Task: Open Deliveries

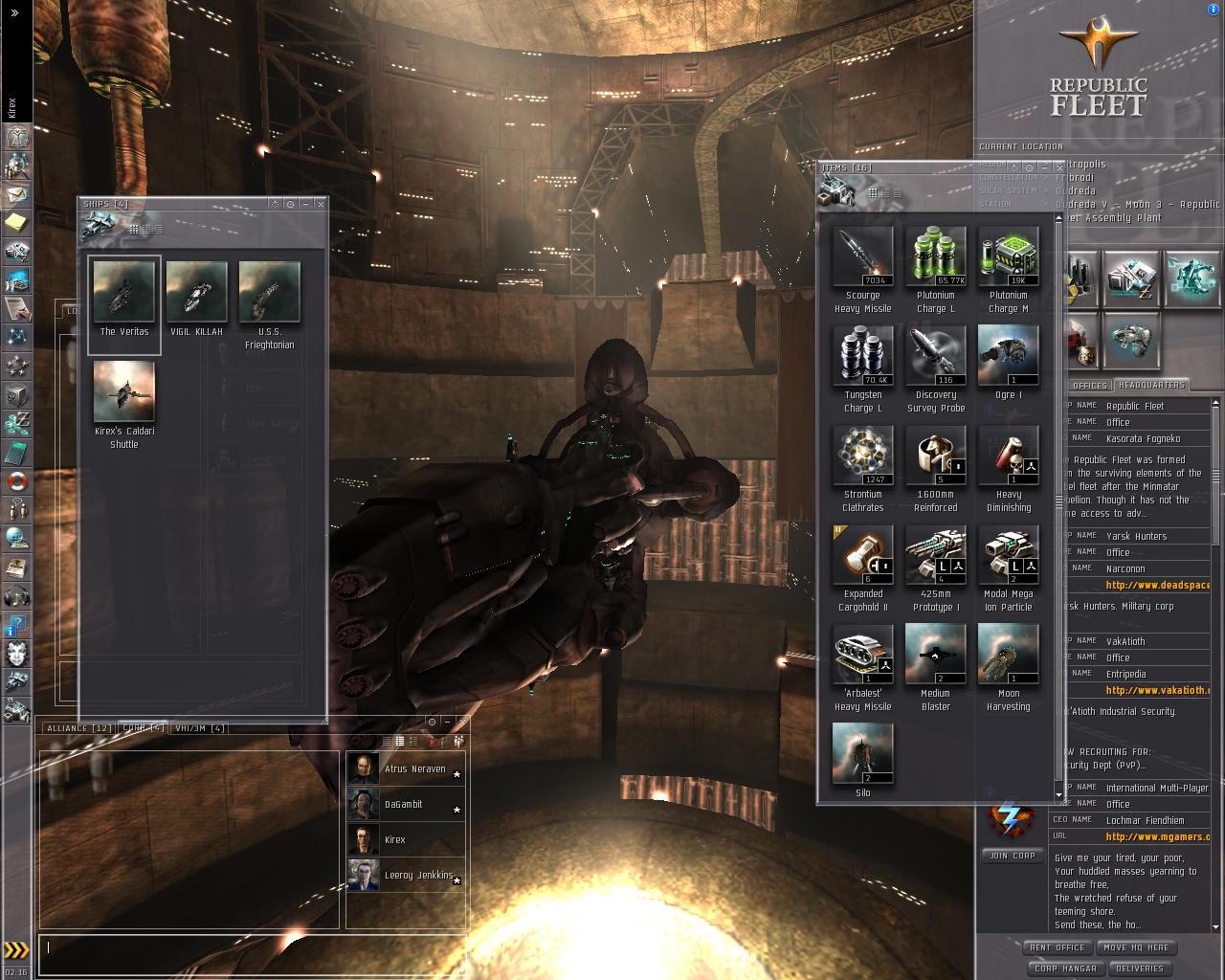Action: point(1140,969)
